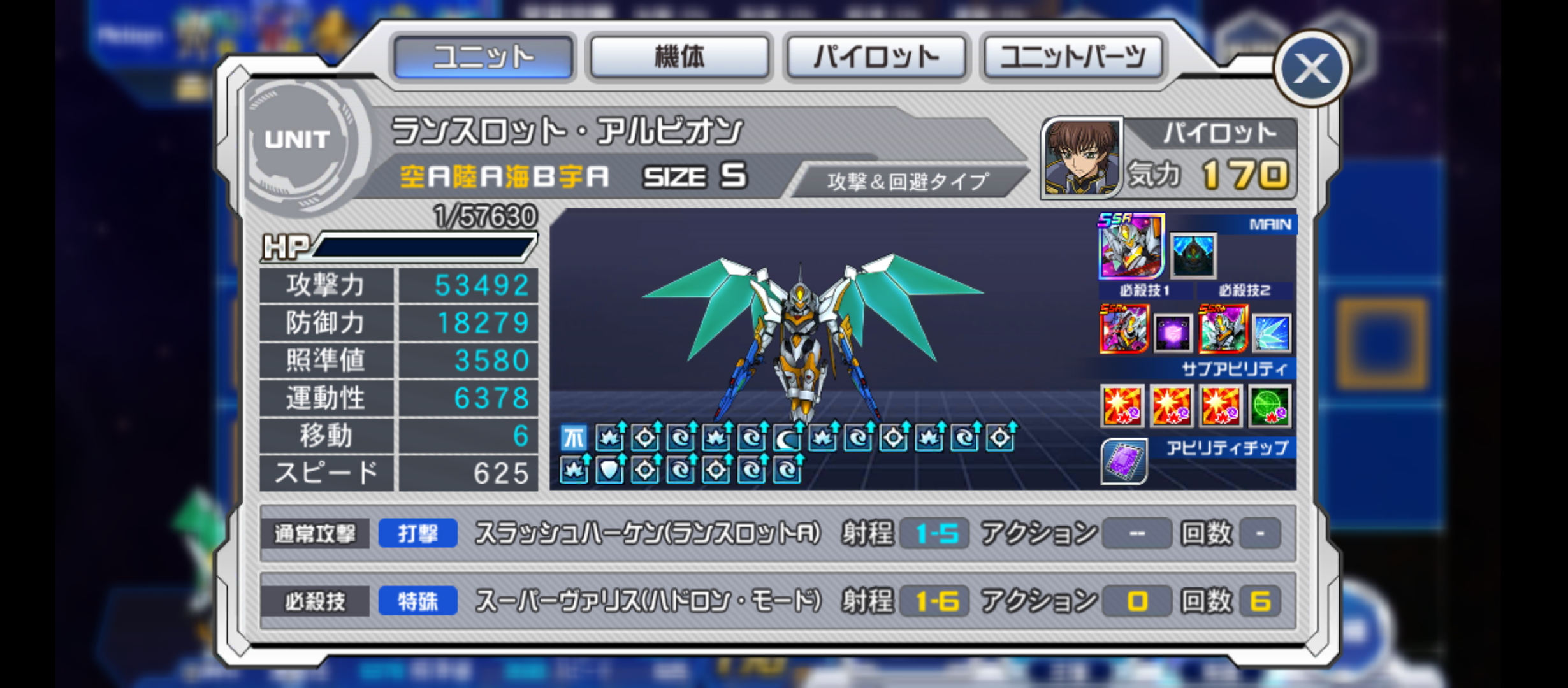Image resolution: width=1568 pixels, height=688 pixels.
Task: Open the 通常攻撃 Slash Harken attack row
Action: (x=778, y=534)
